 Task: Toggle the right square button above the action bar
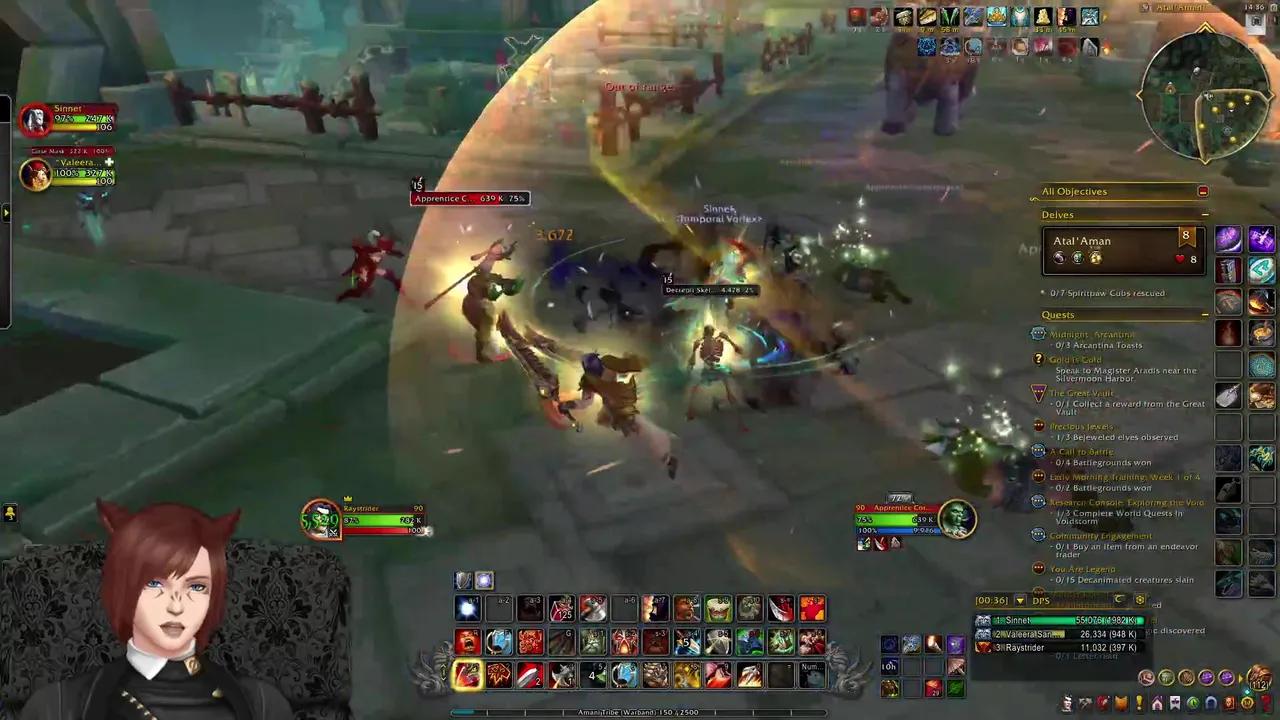[x=483, y=580]
